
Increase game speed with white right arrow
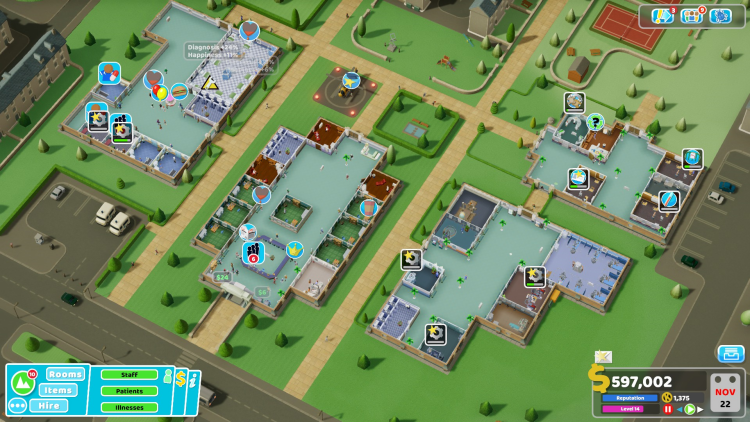point(700,409)
